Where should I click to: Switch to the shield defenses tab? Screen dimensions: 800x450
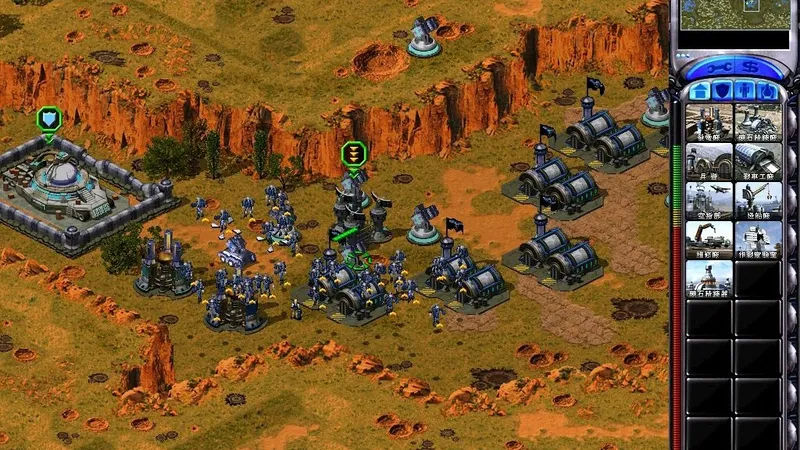(x=722, y=90)
